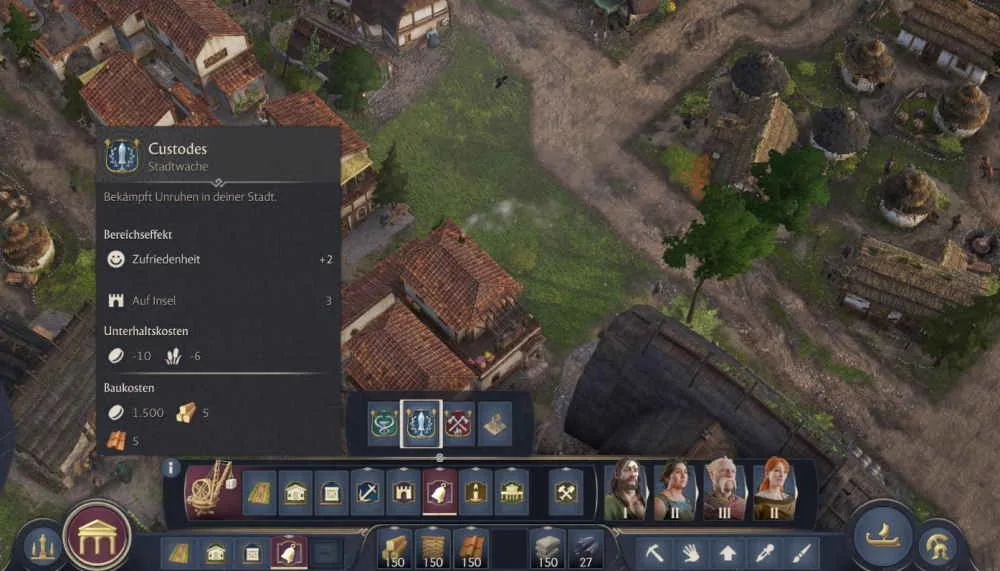This screenshot has height=571, width=1000.
Task: Switch to the castle fortification category
Action: [403, 492]
